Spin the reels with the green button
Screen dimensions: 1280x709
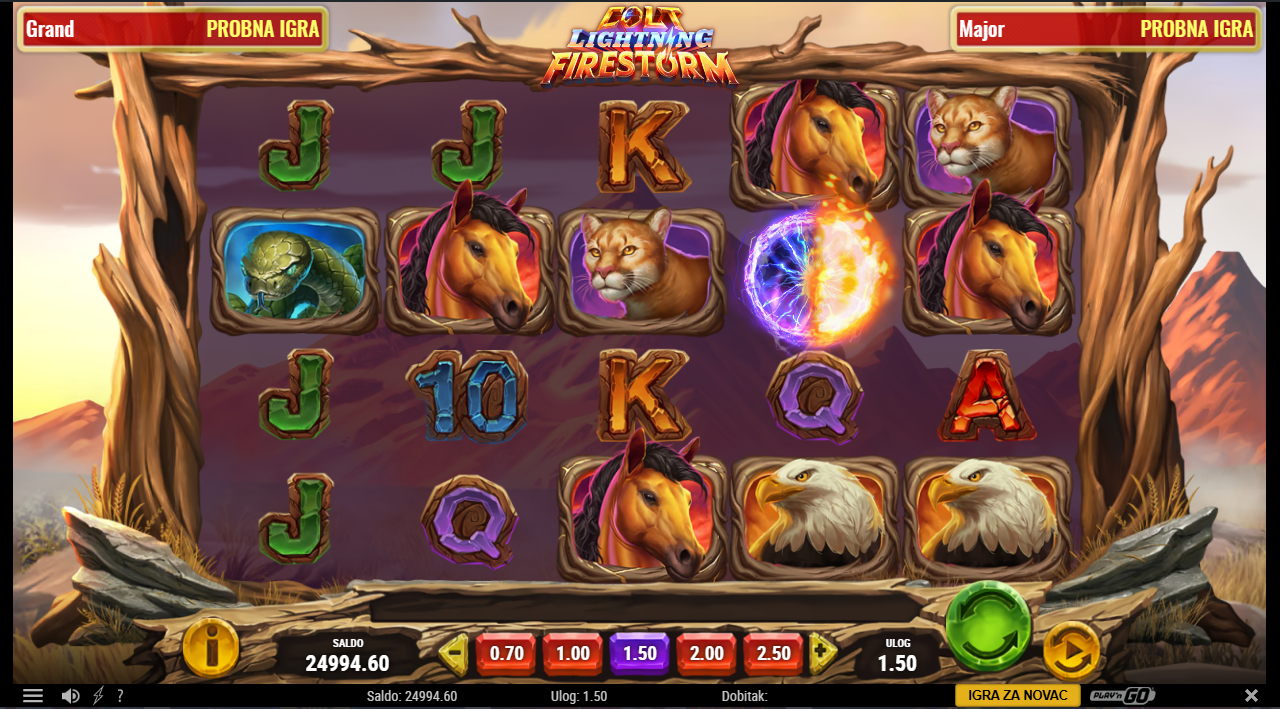[x=988, y=627]
